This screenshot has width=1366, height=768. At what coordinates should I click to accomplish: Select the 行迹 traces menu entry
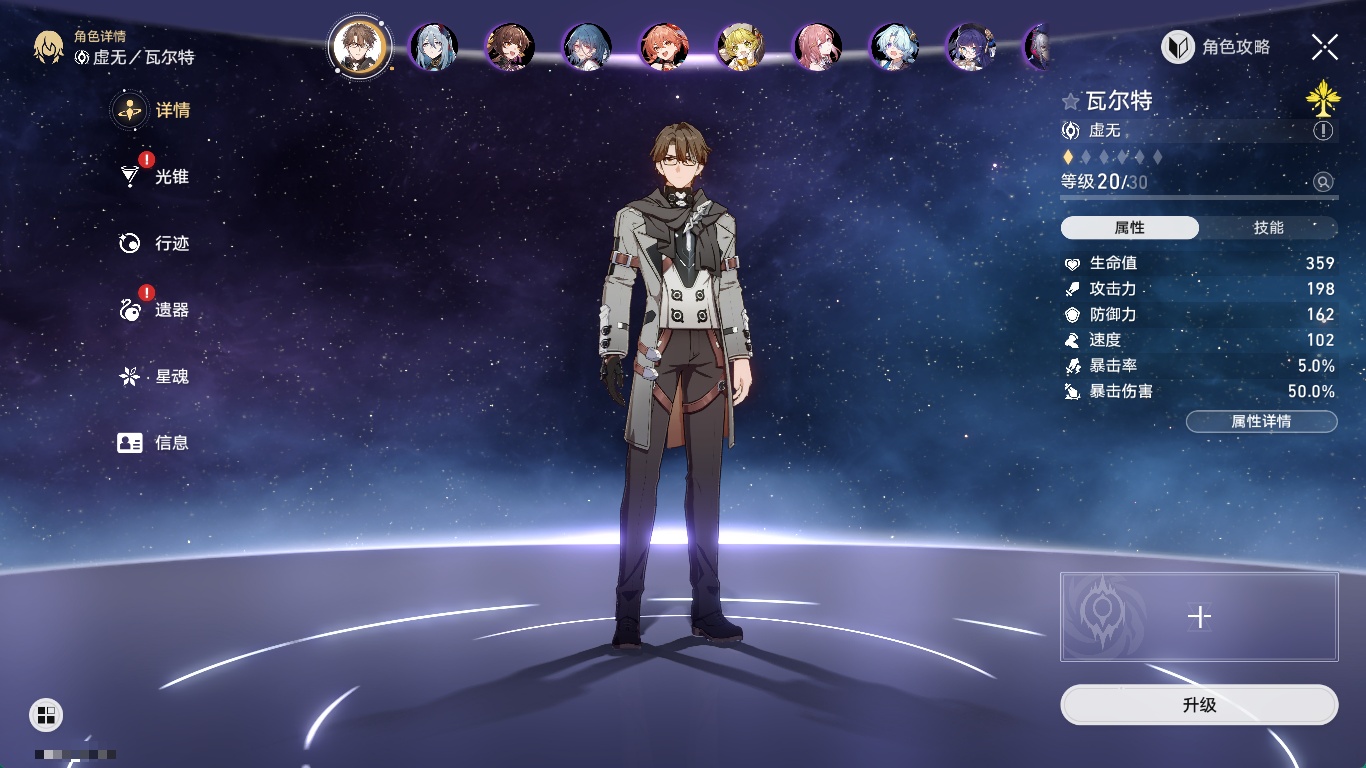click(x=170, y=243)
